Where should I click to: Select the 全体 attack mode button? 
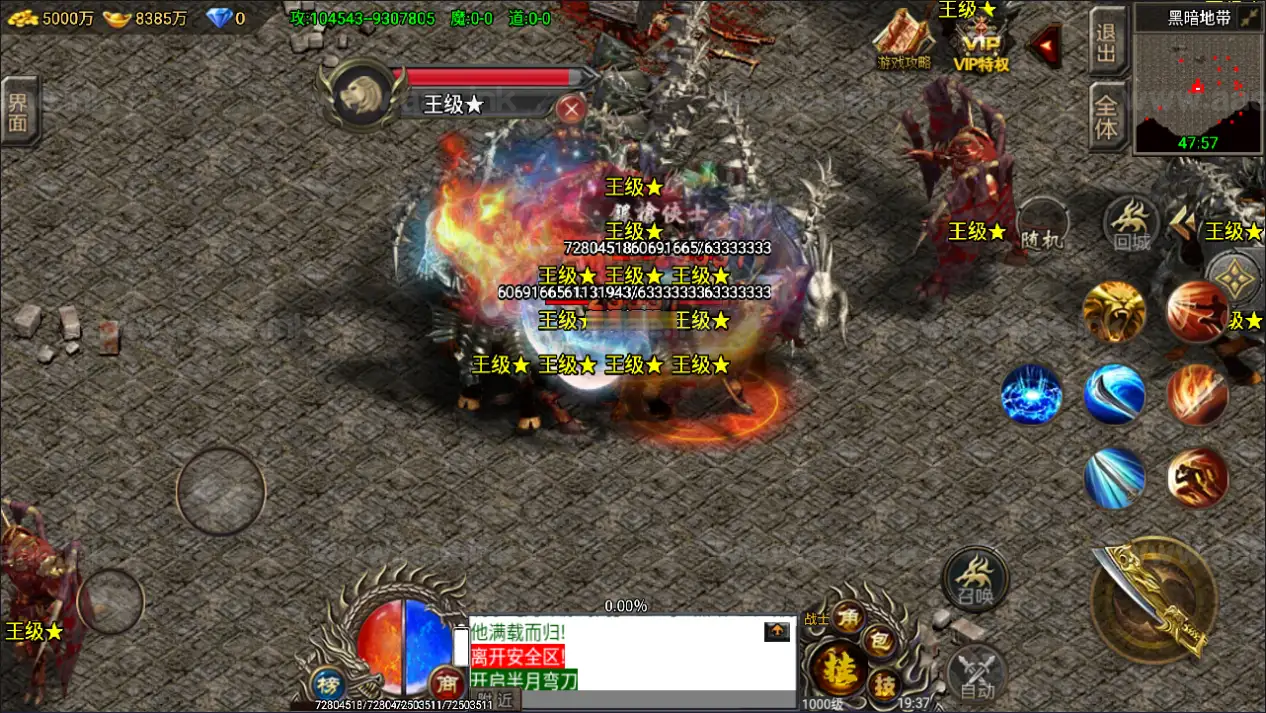pyautogui.click(x=1107, y=116)
